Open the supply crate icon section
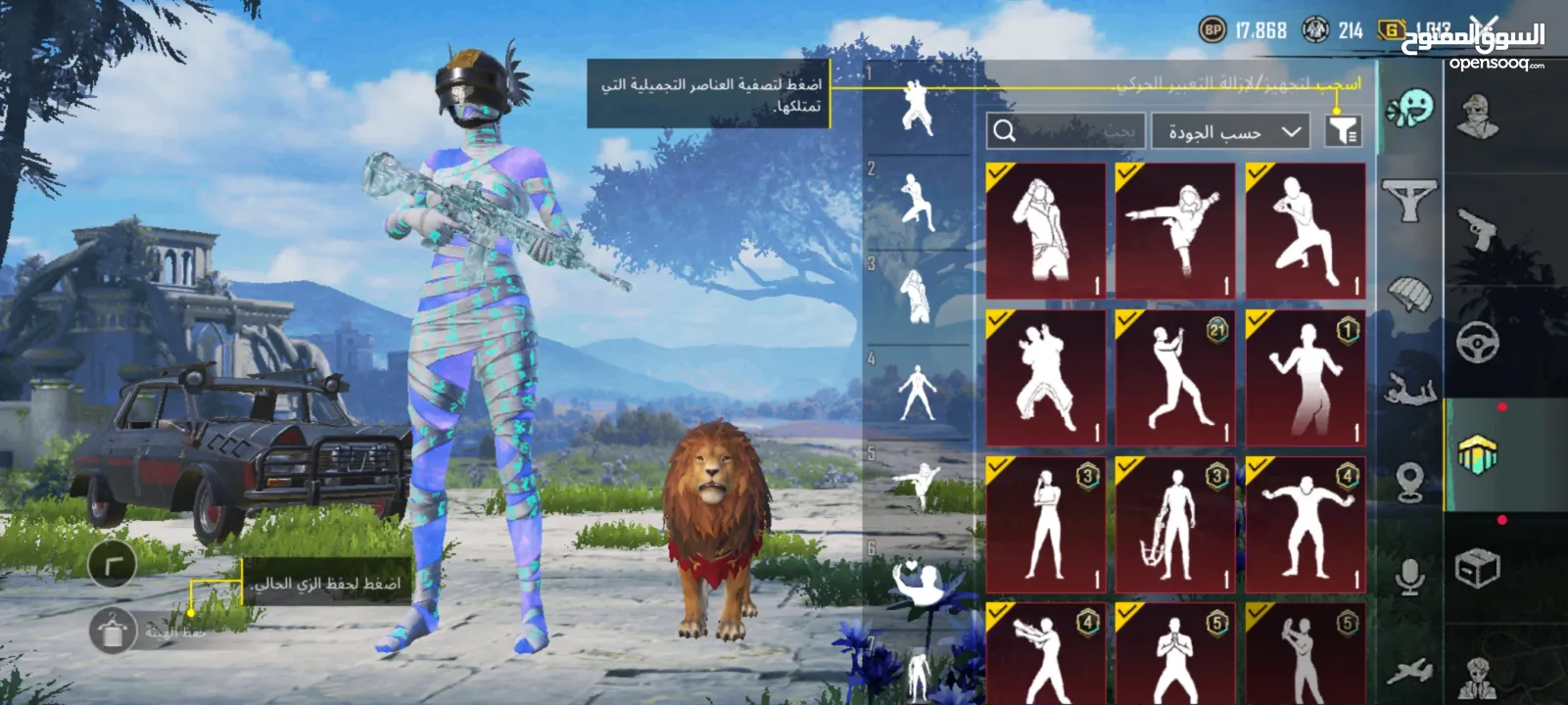The width and height of the screenshot is (1568, 705). 1477,566
